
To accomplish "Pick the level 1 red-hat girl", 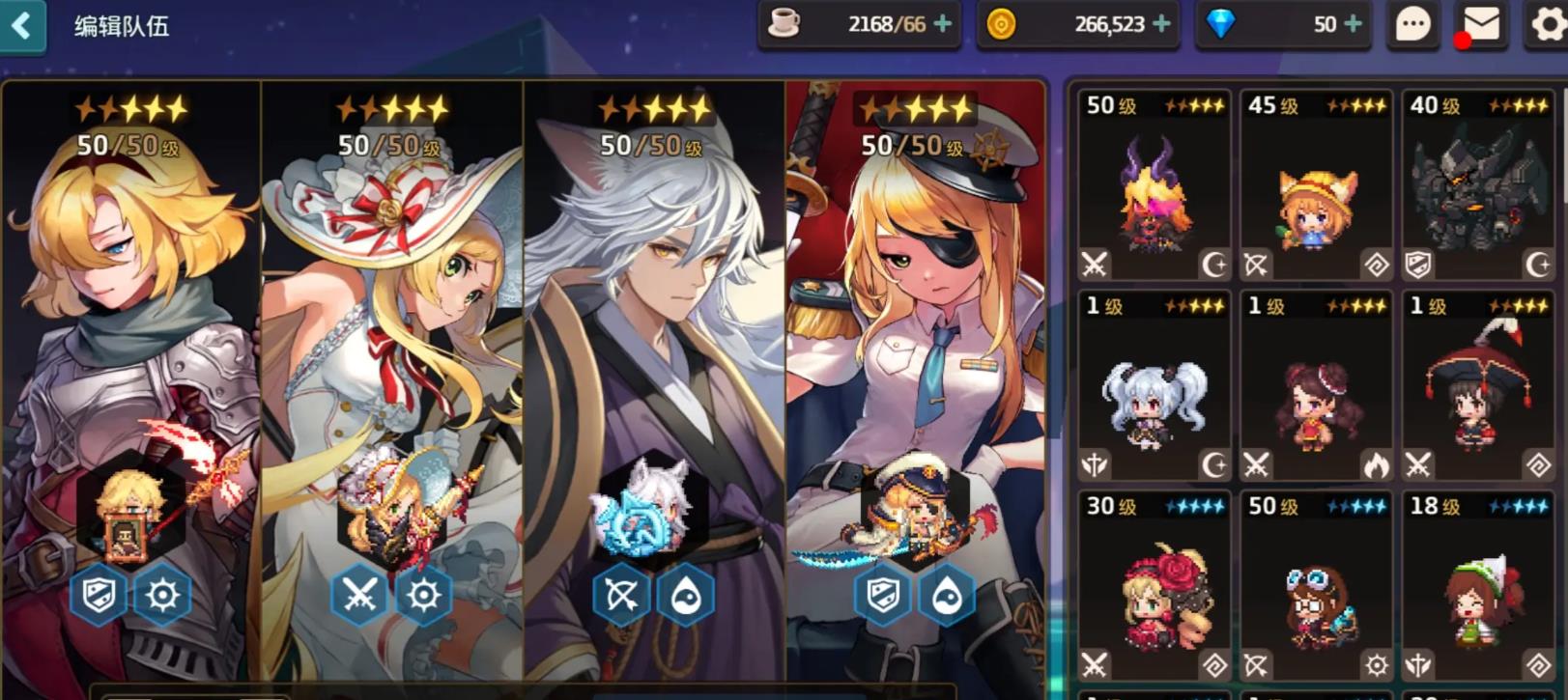I will coord(1477,386).
